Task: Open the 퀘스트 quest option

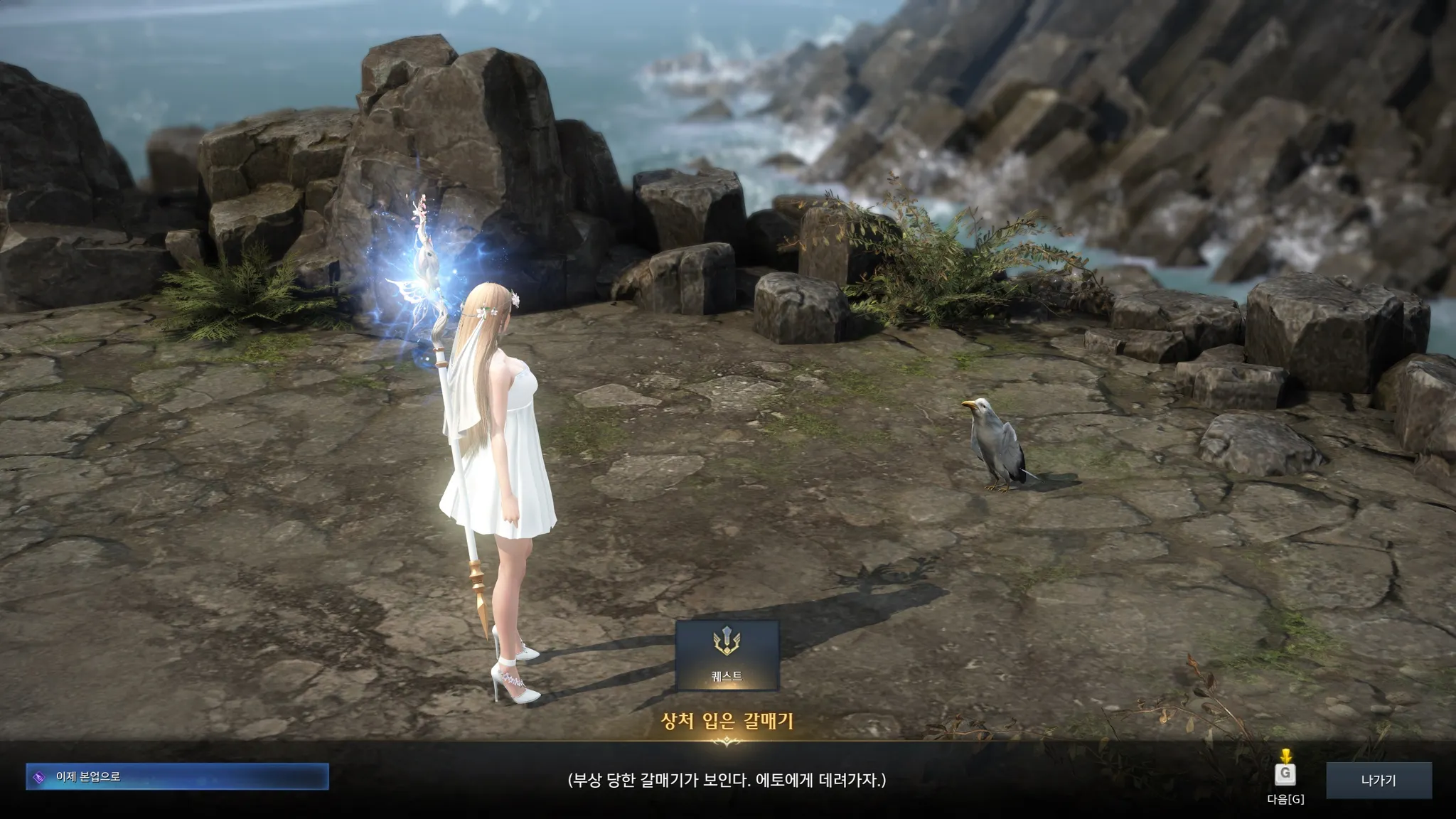Action: [x=727, y=655]
